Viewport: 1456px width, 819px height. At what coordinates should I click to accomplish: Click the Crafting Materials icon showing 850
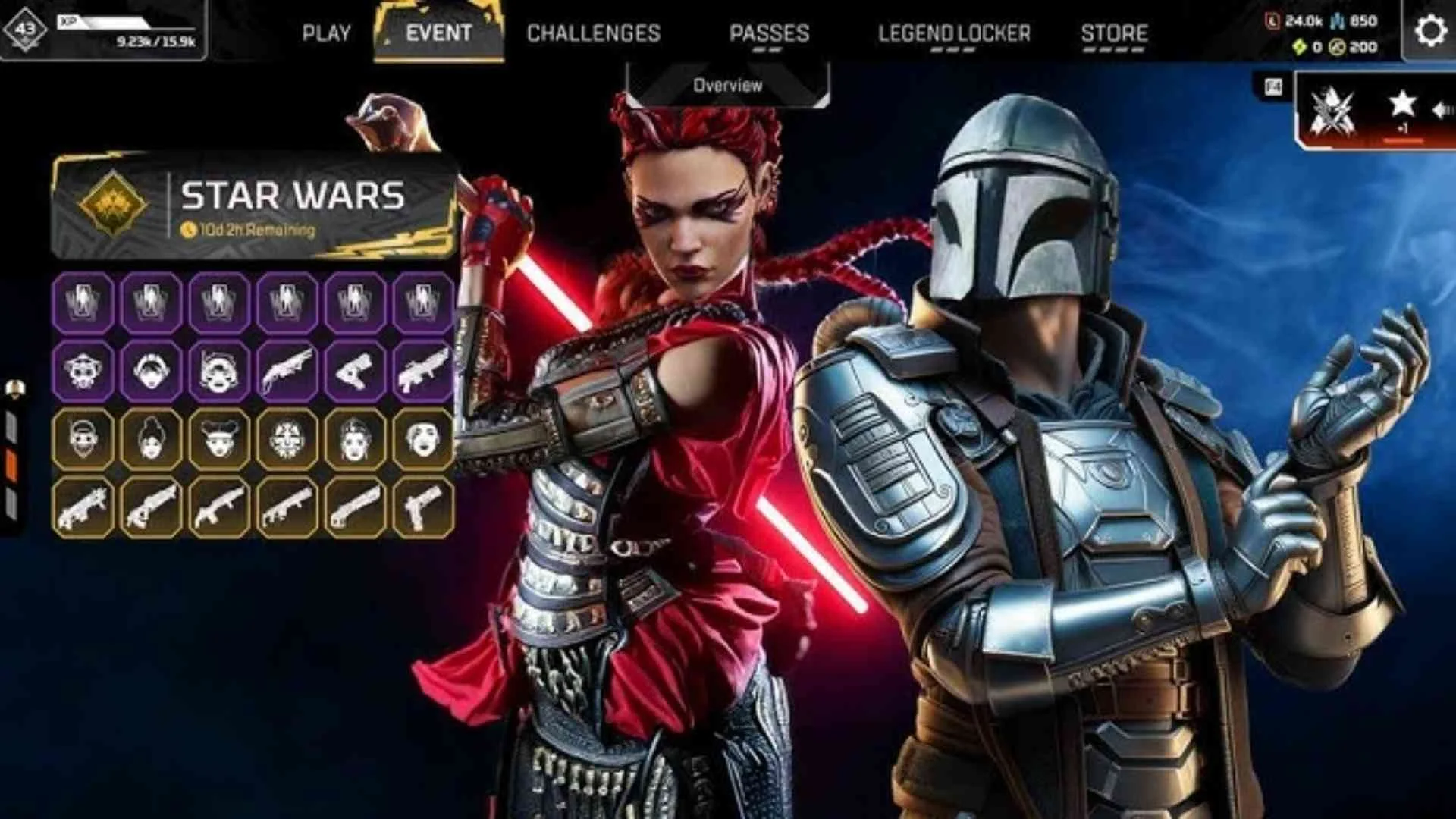tap(1337, 20)
